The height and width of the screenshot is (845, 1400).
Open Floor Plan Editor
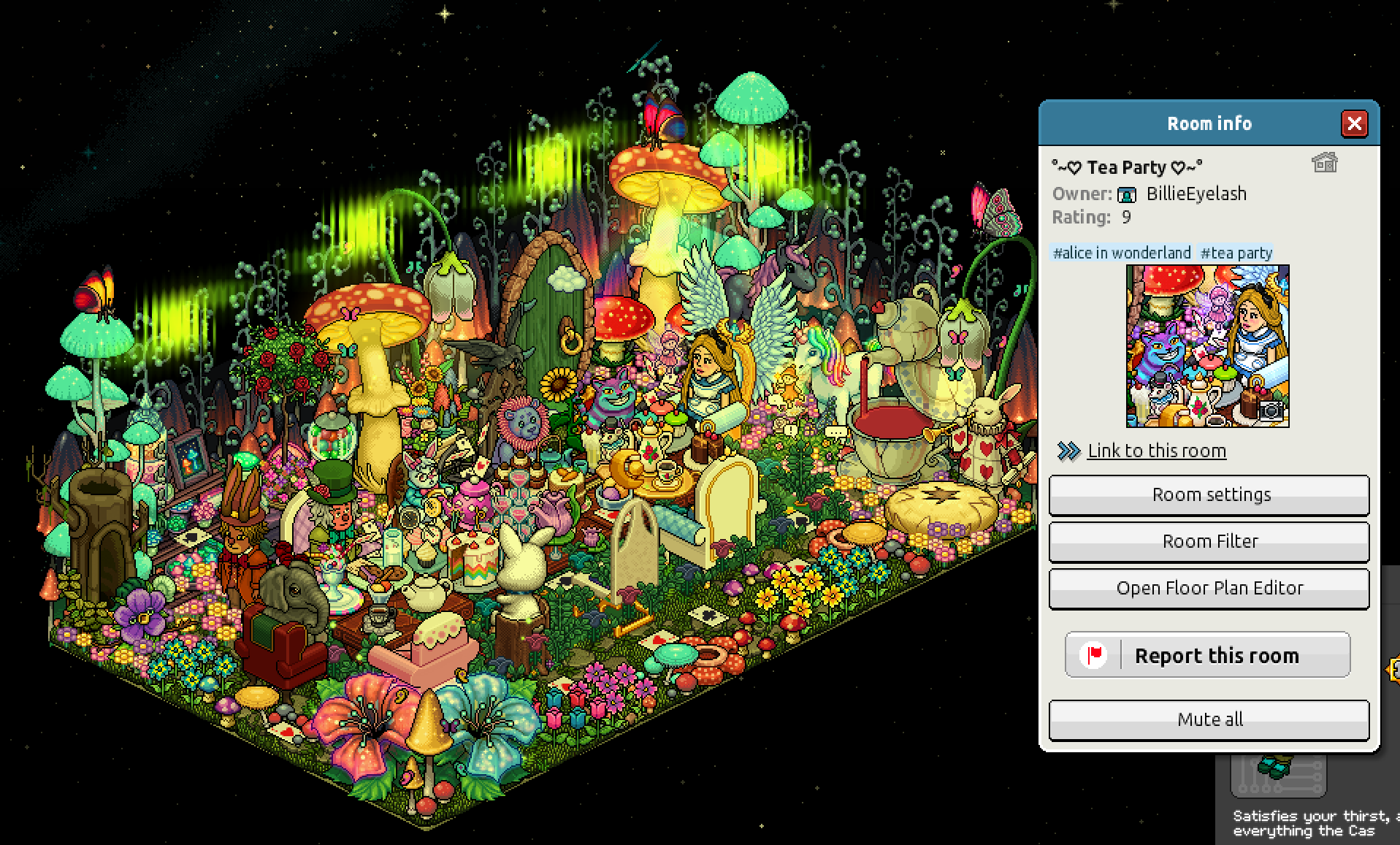tap(1209, 589)
